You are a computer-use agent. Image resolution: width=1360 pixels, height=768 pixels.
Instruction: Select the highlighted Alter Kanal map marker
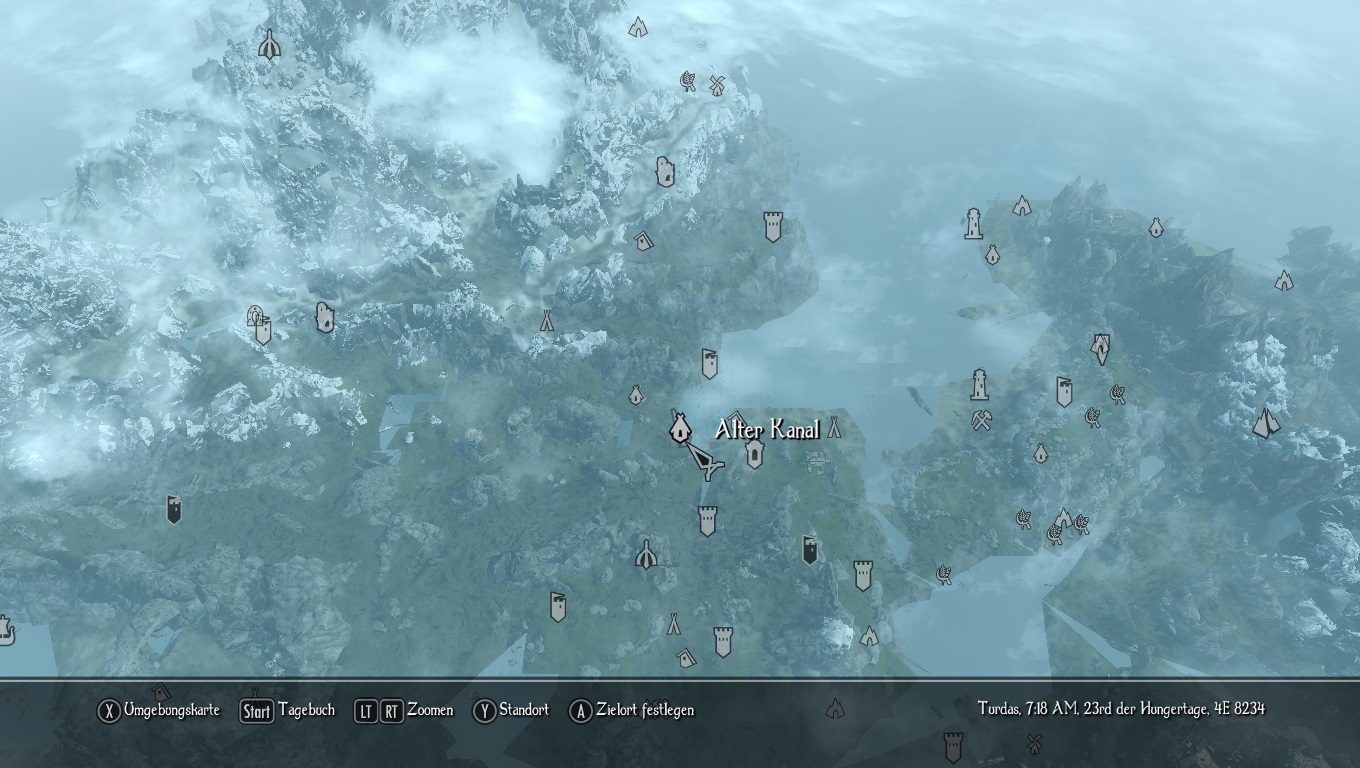click(680, 429)
